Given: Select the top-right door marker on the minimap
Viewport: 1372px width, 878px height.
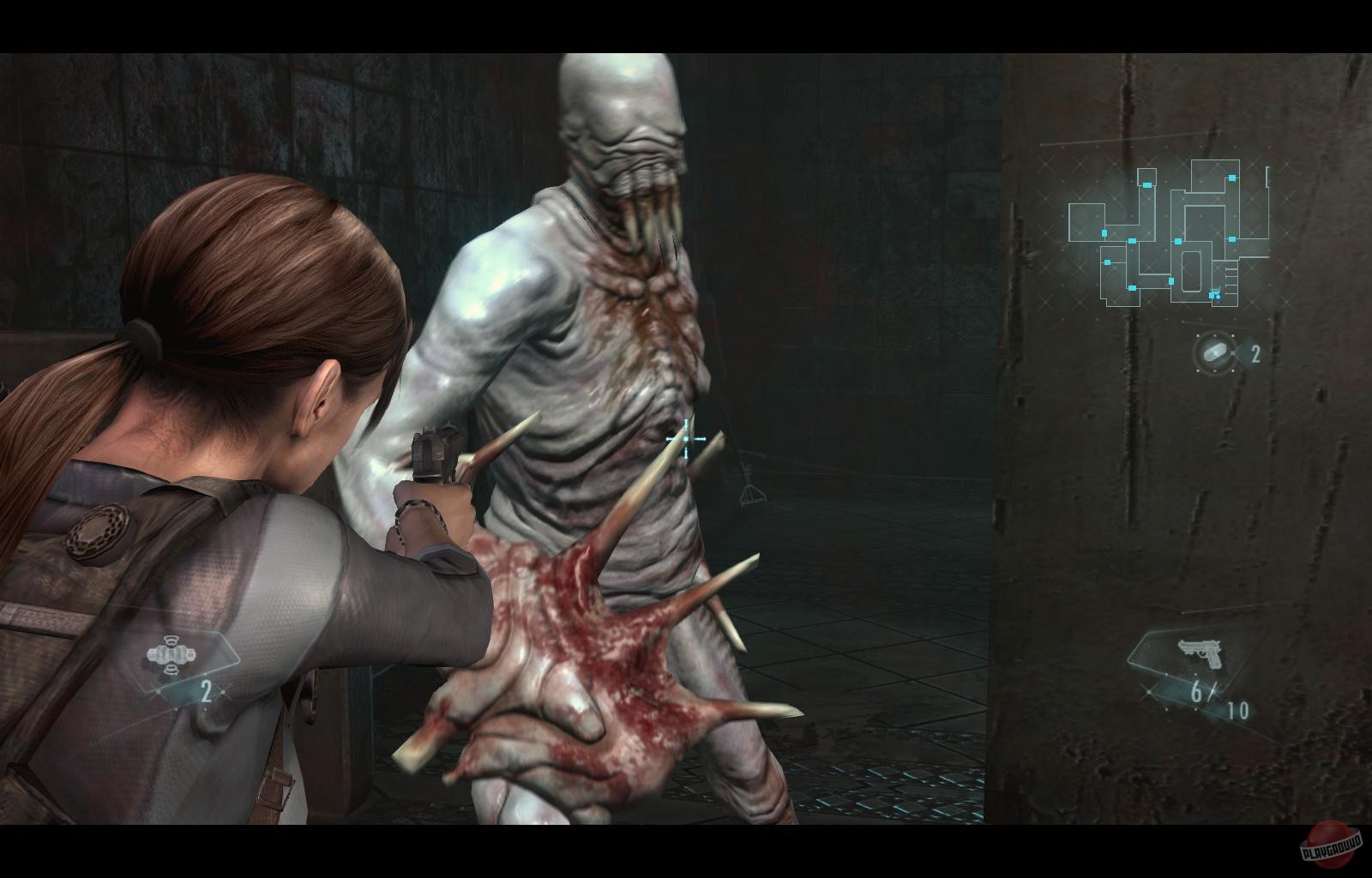Looking at the screenshot, I should point(1232,178).
